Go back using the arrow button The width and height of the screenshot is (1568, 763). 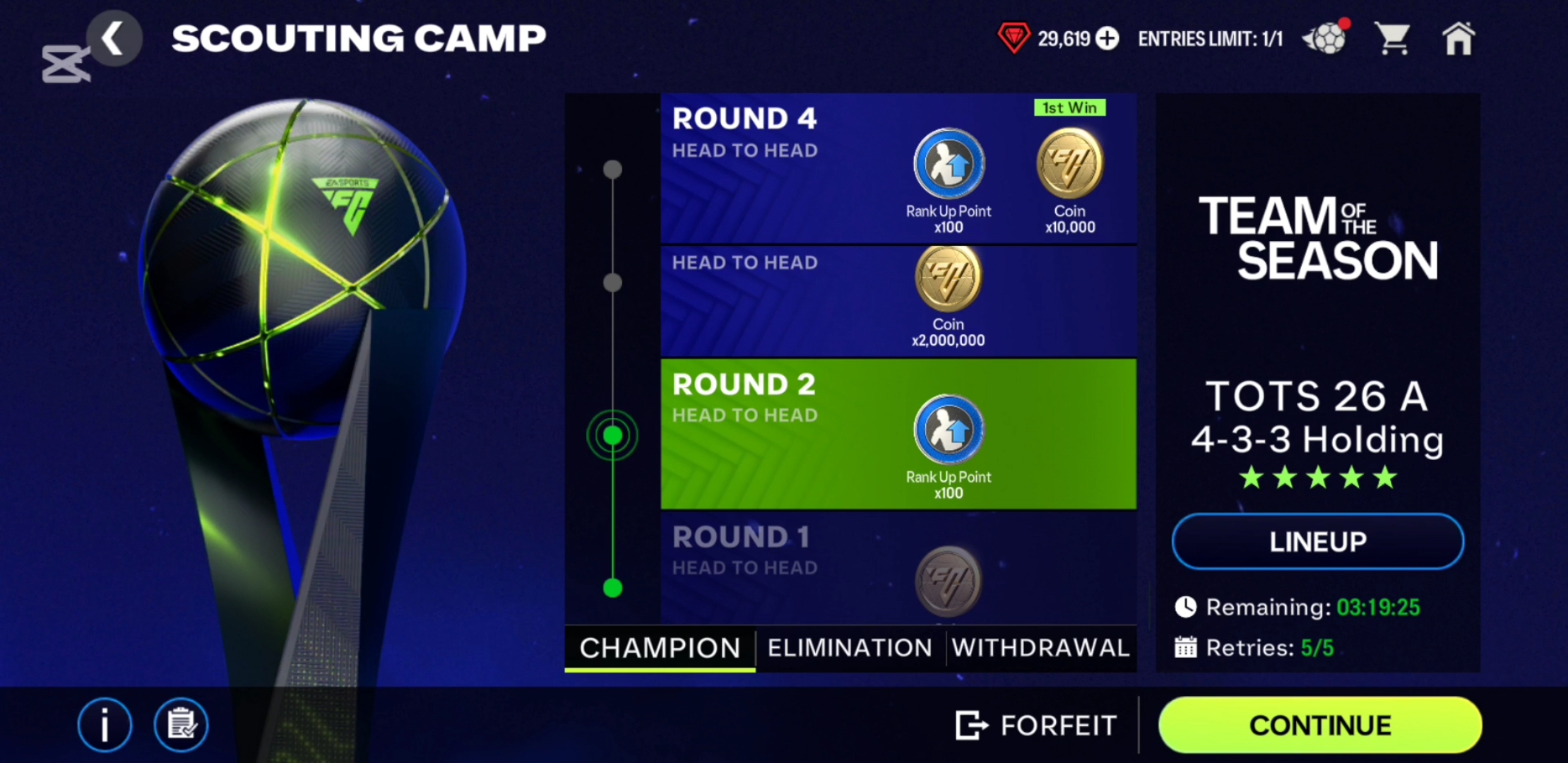[x=113, y=38]
